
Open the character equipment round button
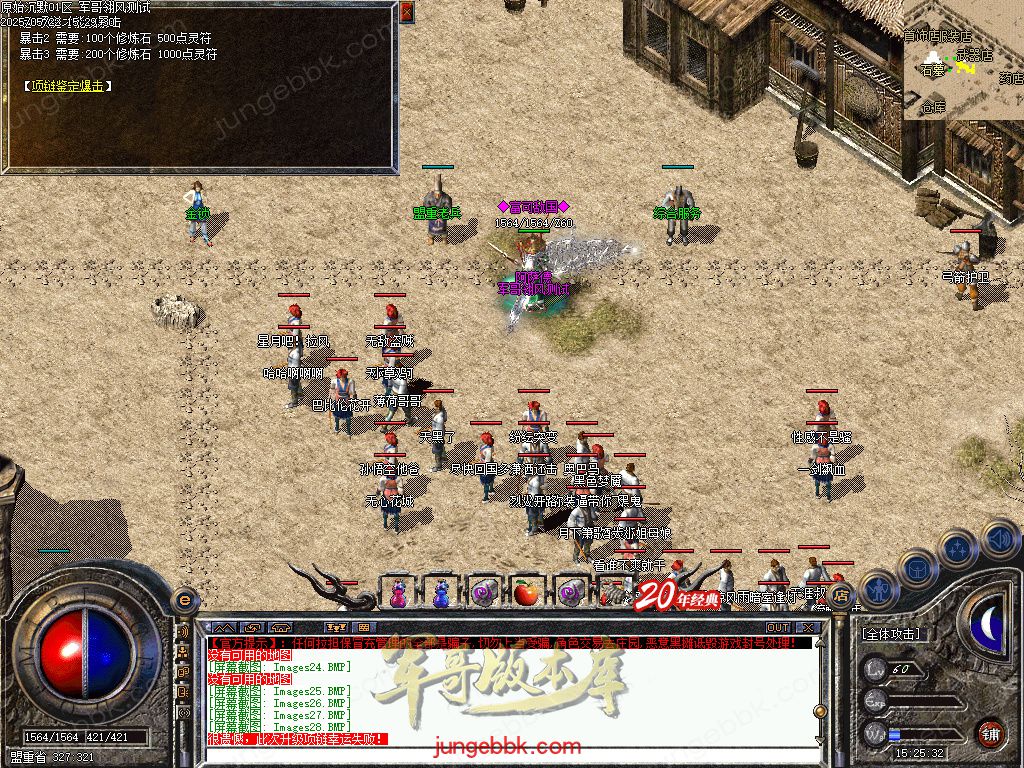coord(877,589)
